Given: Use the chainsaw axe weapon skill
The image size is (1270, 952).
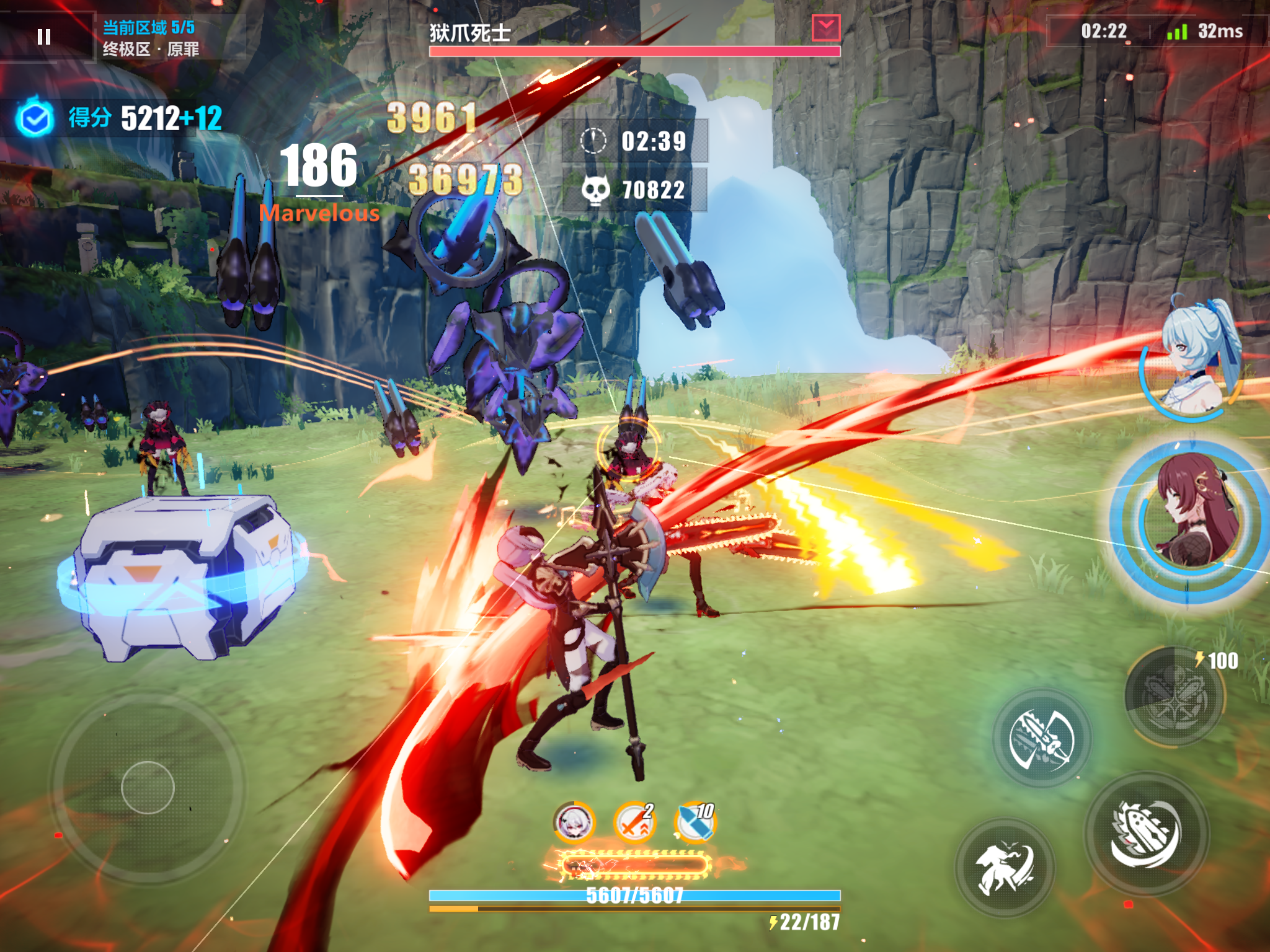Looking at the screenshot, I should (x=1042, y=739).
